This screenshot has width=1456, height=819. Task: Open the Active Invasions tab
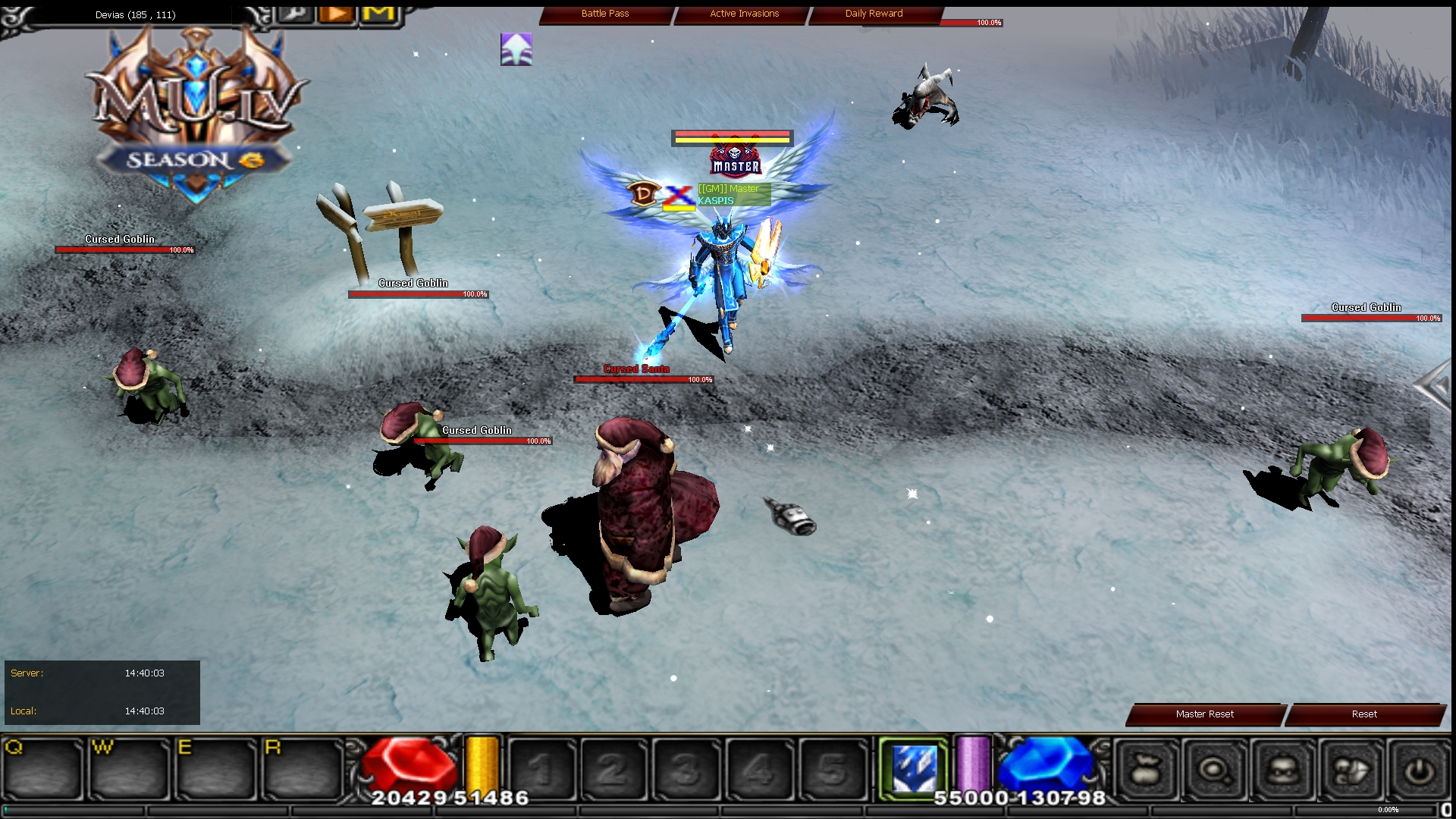(x=743, y=14)
